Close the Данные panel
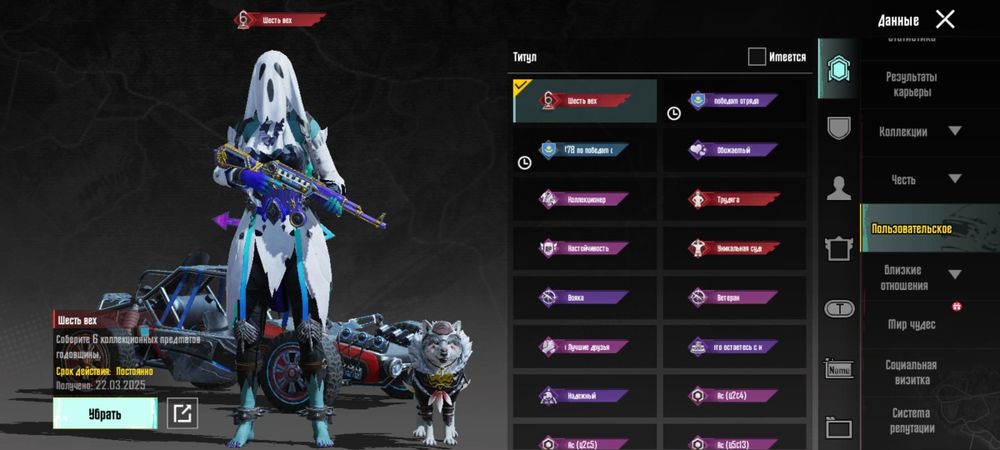Viewport: 1000px width, 450px height. [945, 19]
